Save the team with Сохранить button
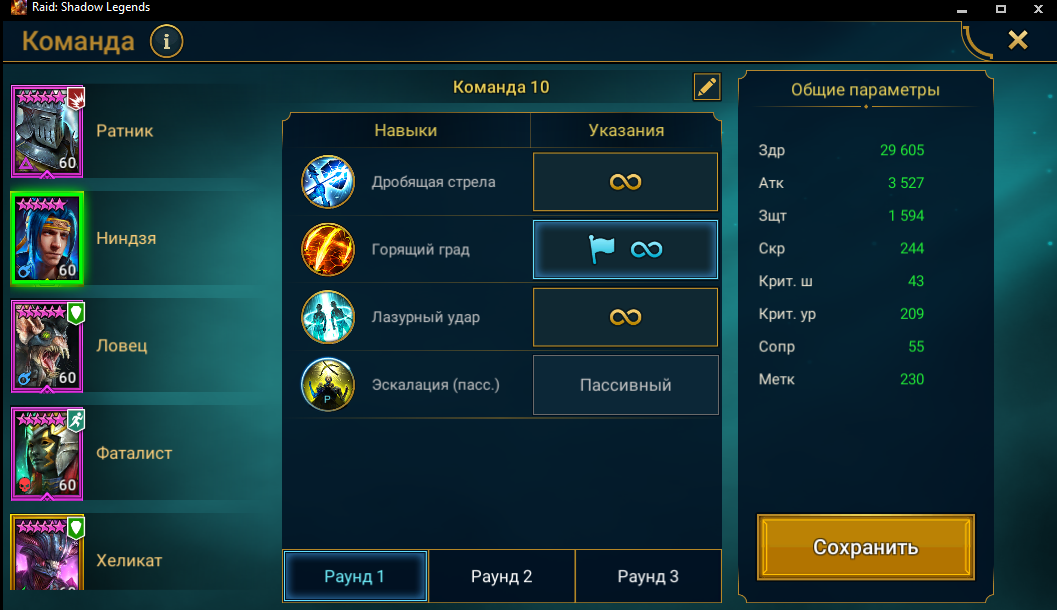Image resolution: width=1057 pixels, height=610 pixels. tap(865, 547)
